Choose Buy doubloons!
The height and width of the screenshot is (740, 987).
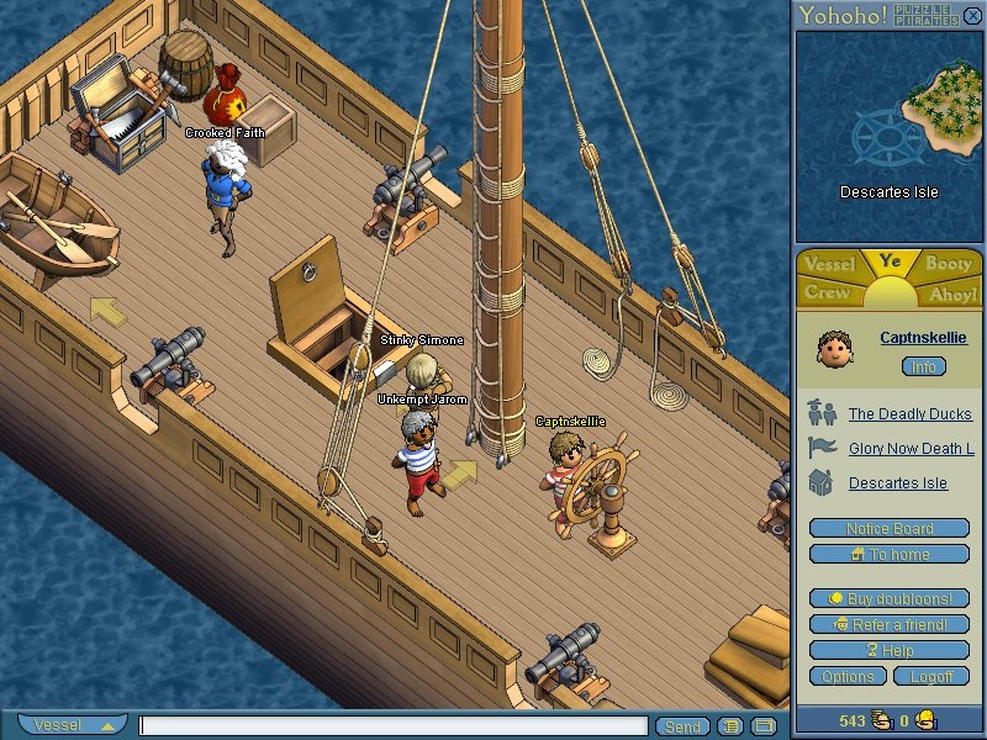(x=889, y=599)
